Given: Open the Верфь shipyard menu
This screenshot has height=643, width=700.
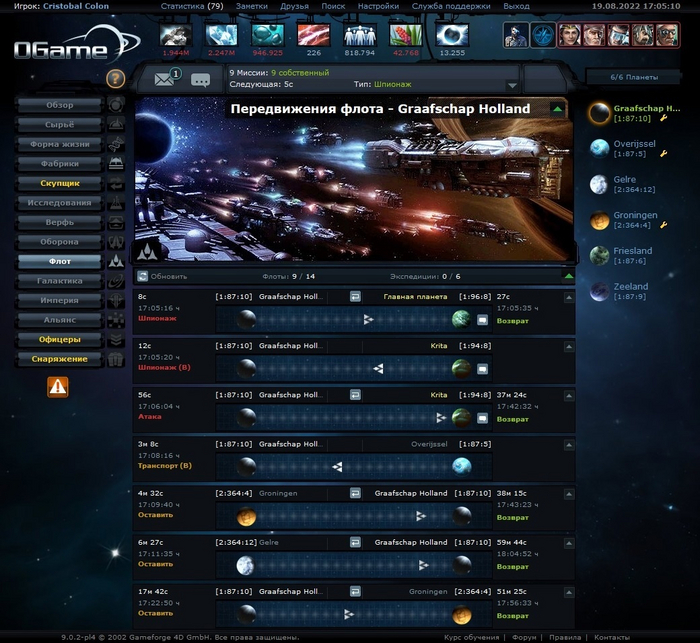Looking at the screenshot, I should pyautogui.click(x=59, y=222).
